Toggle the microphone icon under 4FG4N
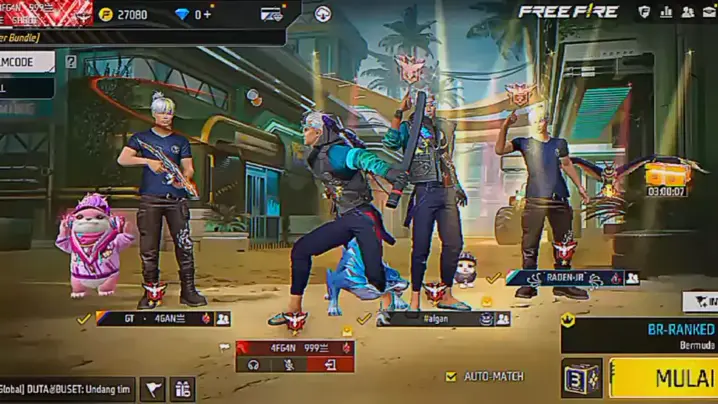Viewport: 718px width, 404px height. pyautogui.click(x=291, y=365)
